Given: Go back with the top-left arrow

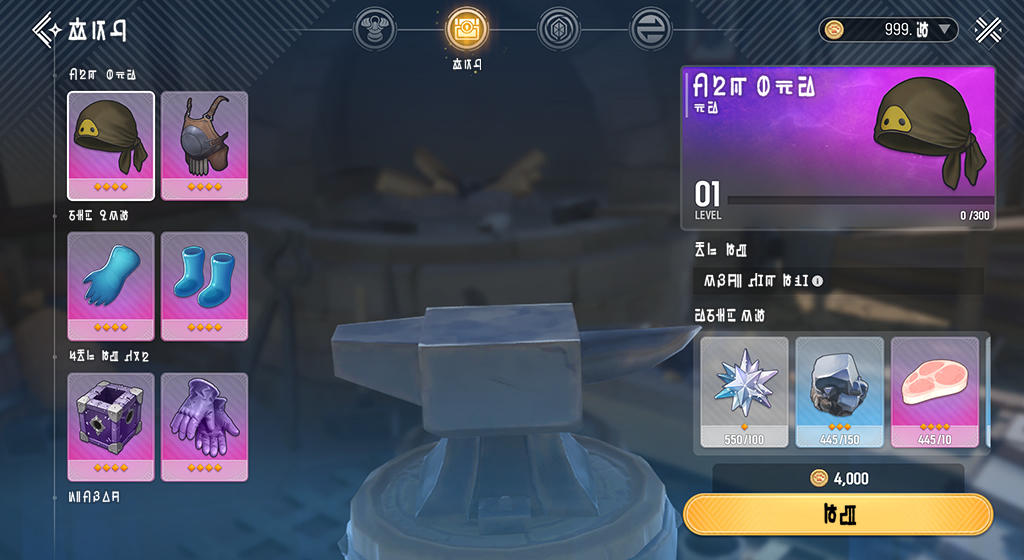Looking at the screenshot, I should (46, 29).
